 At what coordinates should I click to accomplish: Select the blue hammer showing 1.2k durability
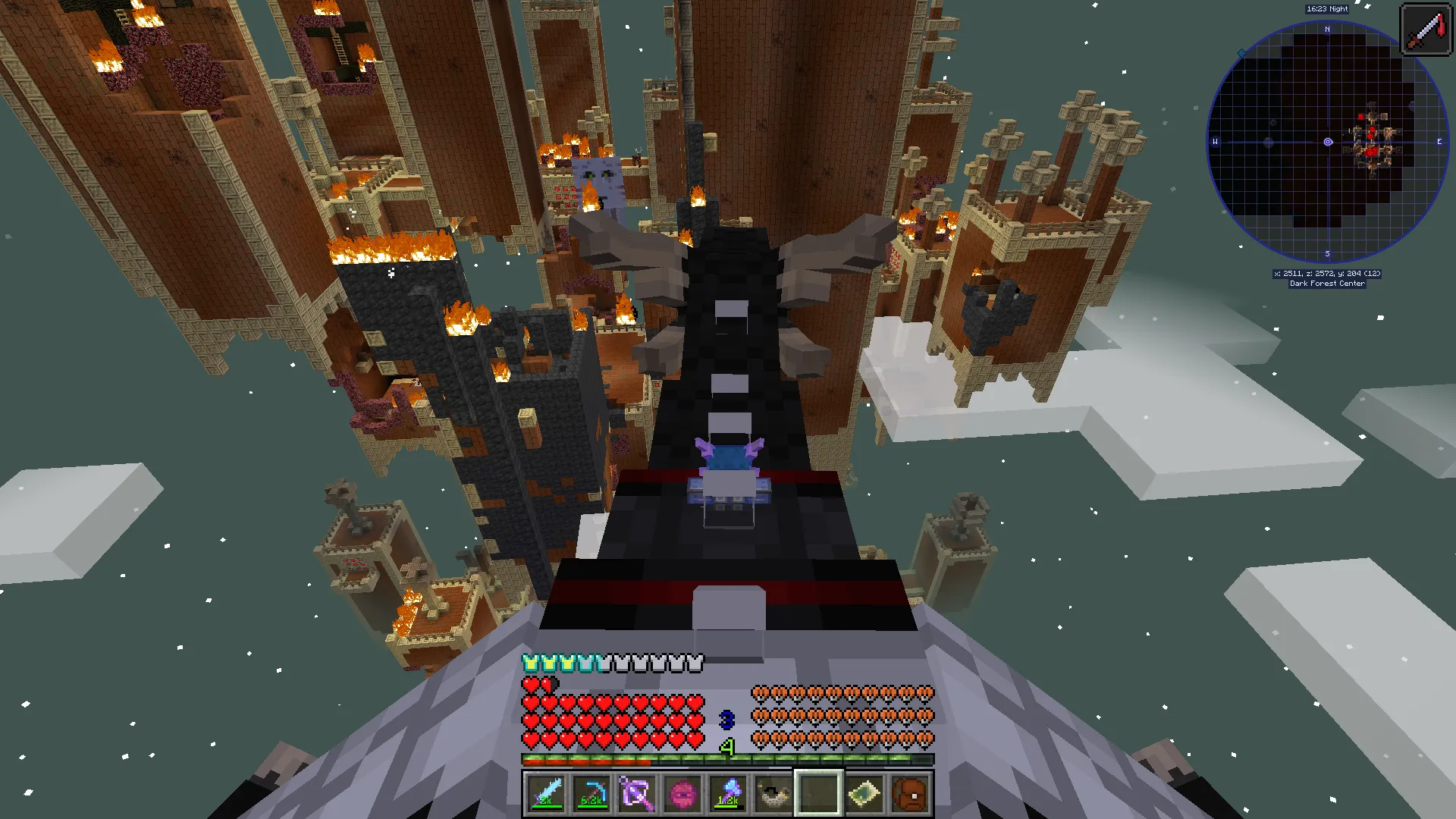(x=728, y=792)
